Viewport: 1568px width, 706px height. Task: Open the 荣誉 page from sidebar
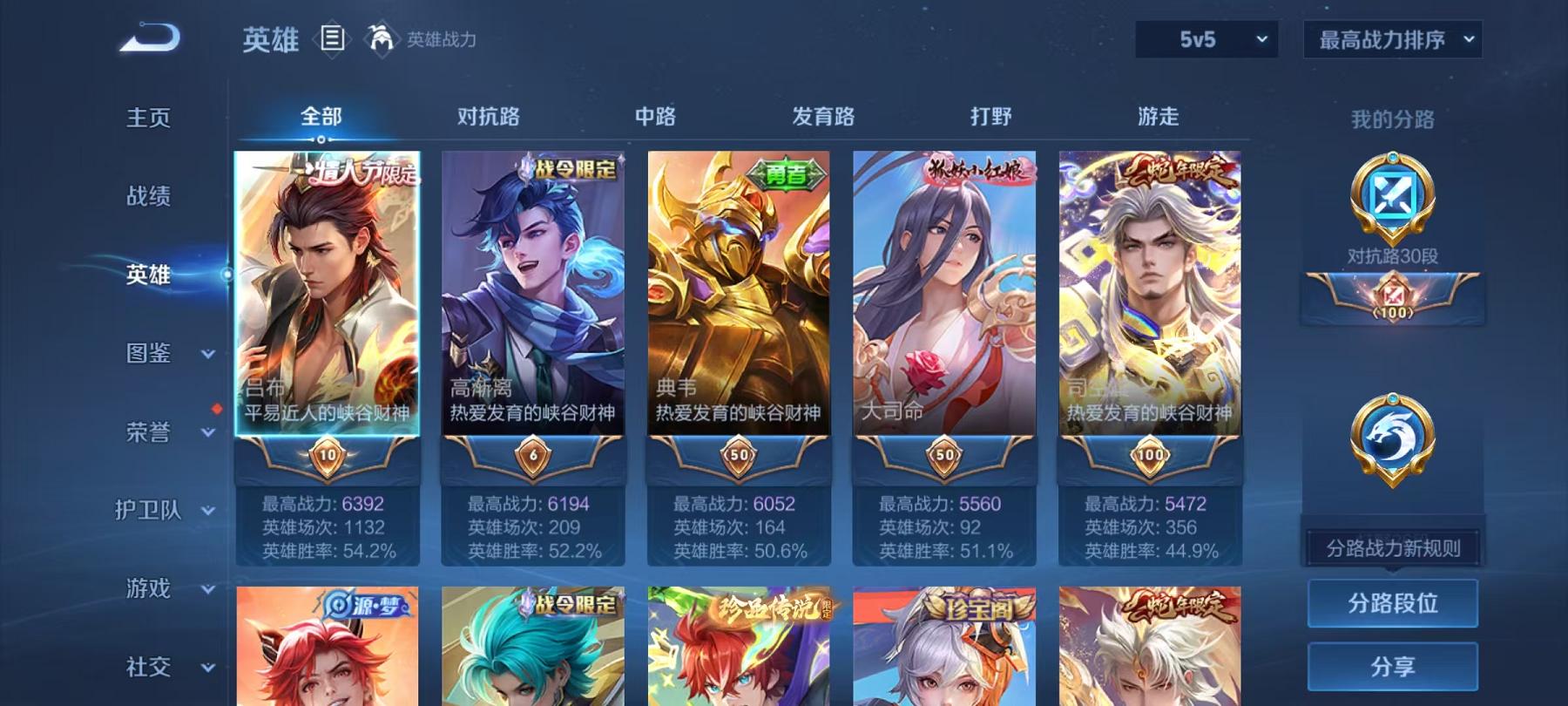[x=145, y=432]
